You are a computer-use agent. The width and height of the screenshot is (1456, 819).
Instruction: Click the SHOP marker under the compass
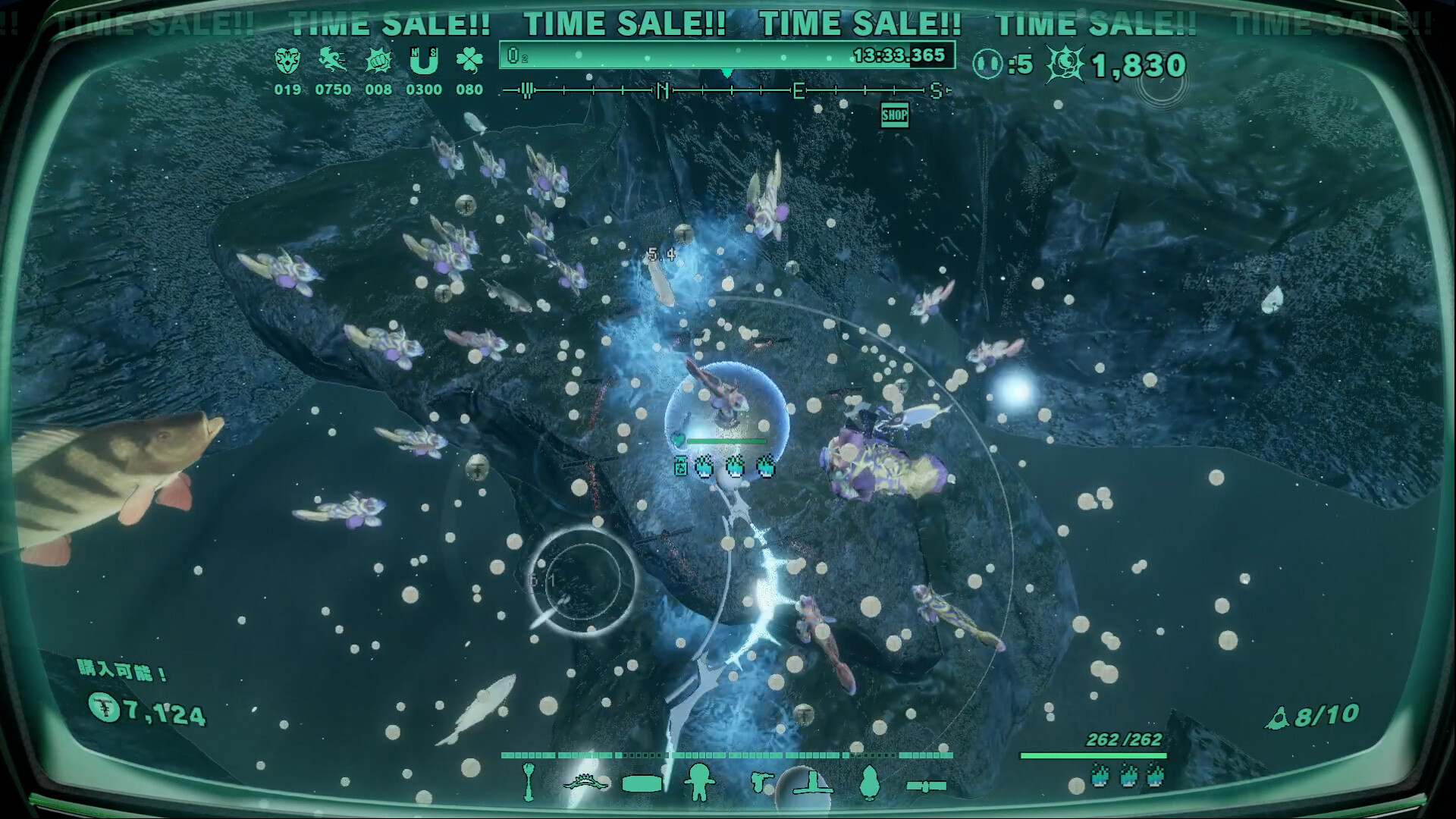point(895,116)
